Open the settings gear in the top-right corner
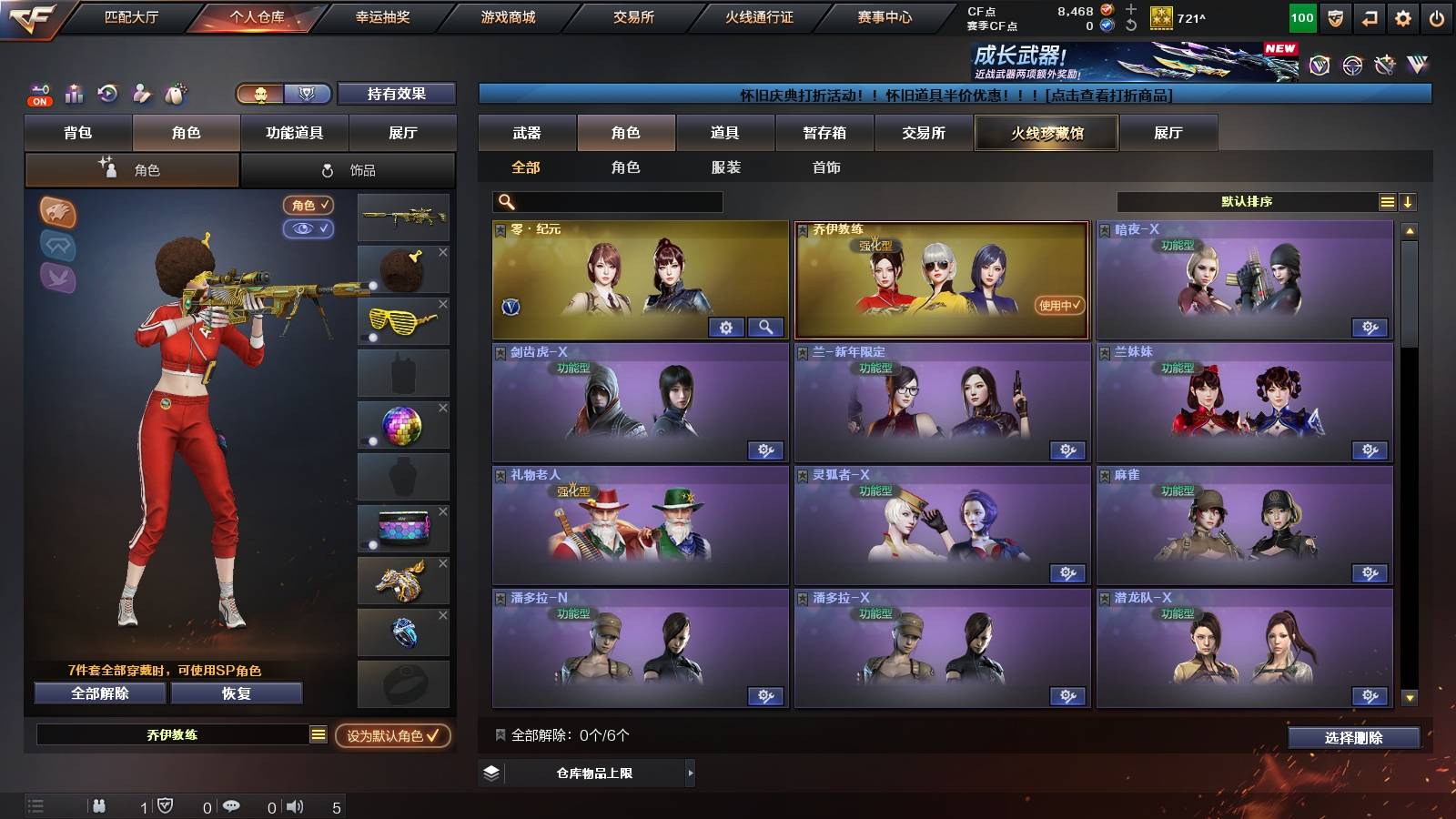 pyautogui.click(x=1402, y=17)
